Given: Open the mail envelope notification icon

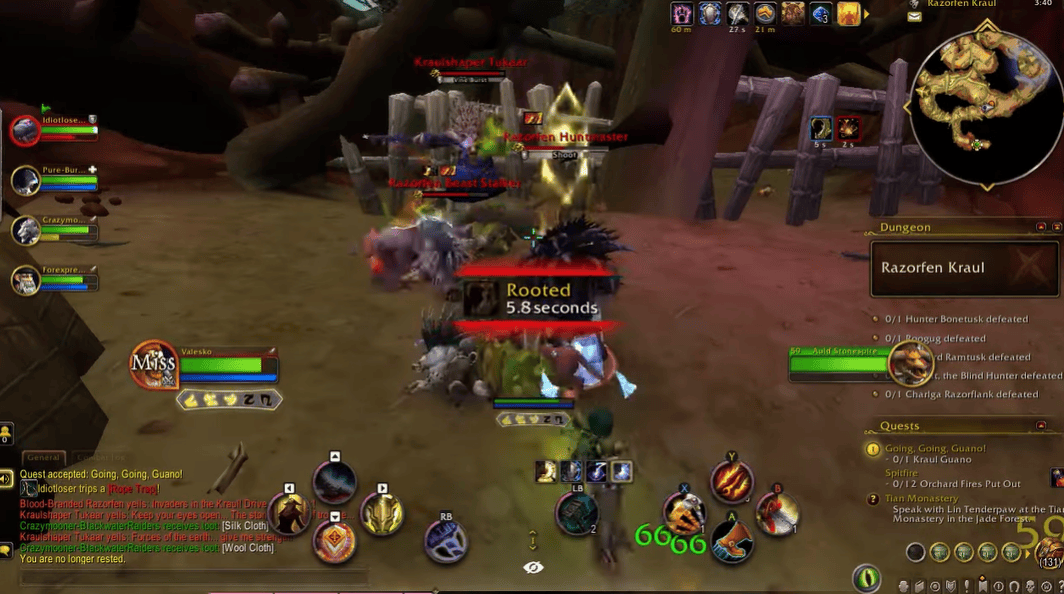Looking at the screenshot, I should click(x=915, y=17).
